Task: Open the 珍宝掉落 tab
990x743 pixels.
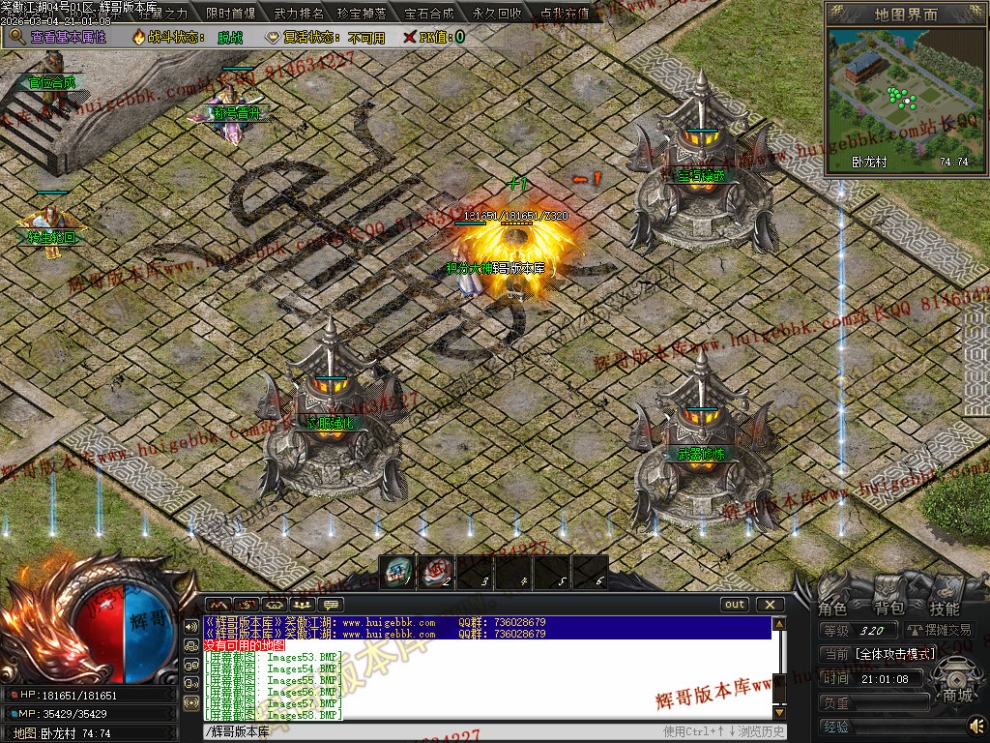Action: click(363, 14)
